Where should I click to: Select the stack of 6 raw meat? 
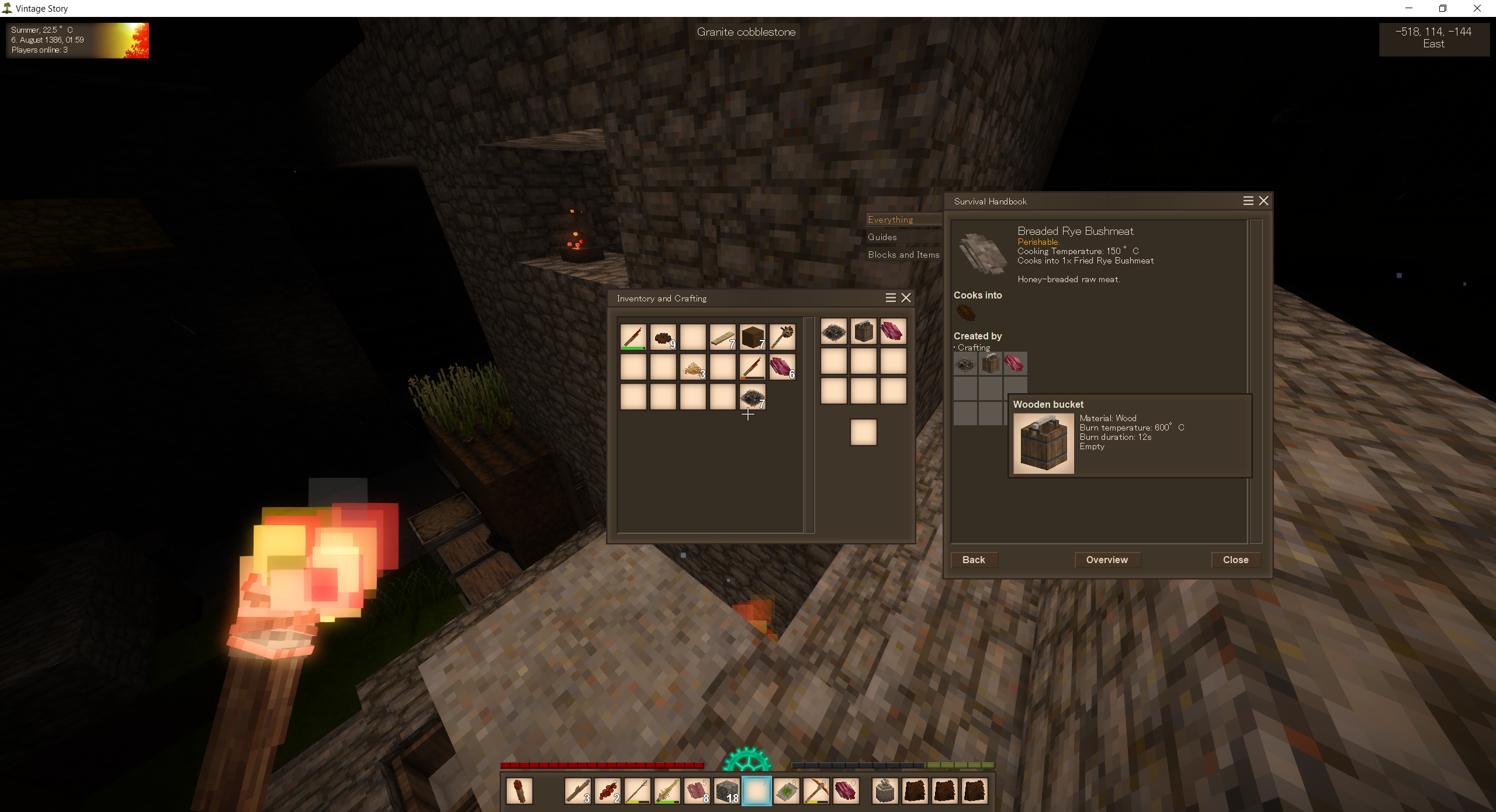coord(782,367)
